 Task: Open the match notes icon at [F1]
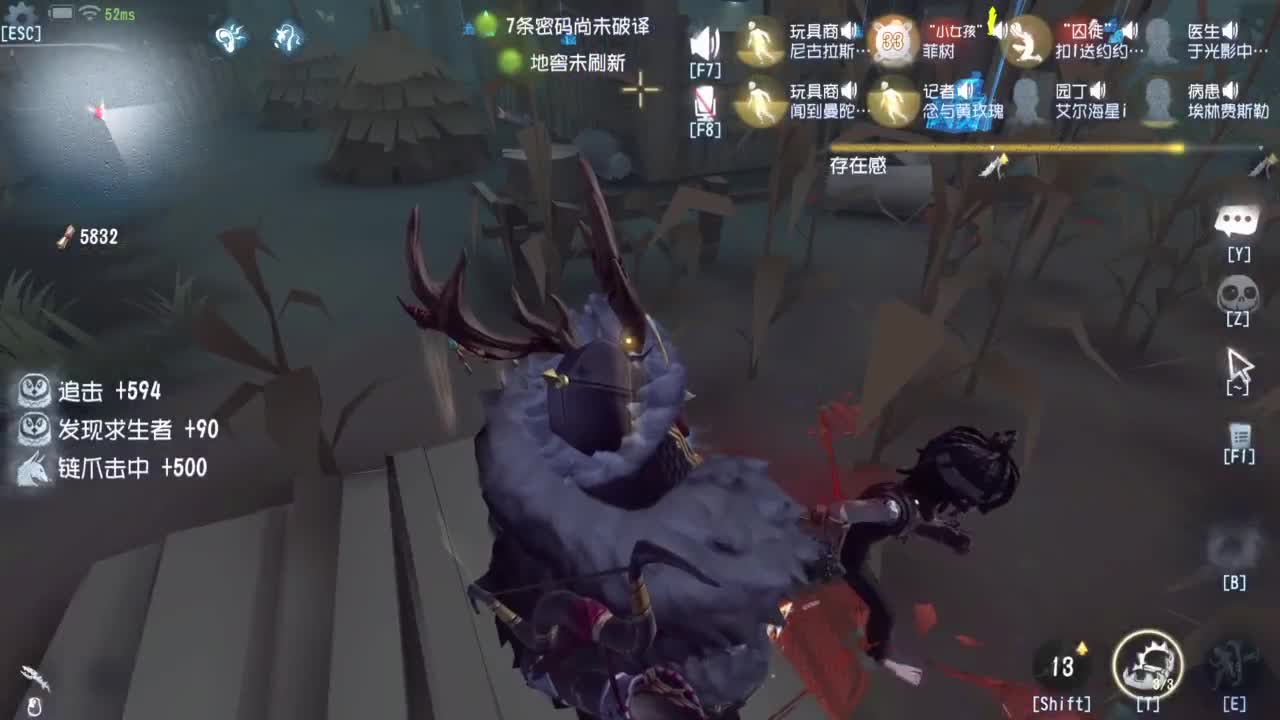pyautogui.click(x=1240, y=437)
